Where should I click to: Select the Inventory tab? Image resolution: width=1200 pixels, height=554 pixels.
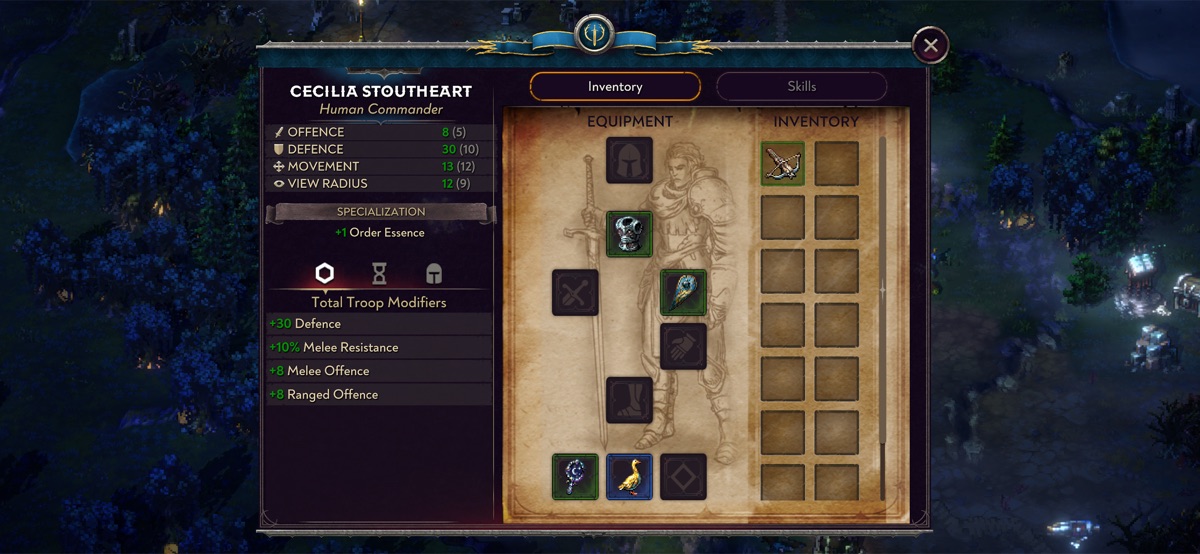(x=615, y=87)
